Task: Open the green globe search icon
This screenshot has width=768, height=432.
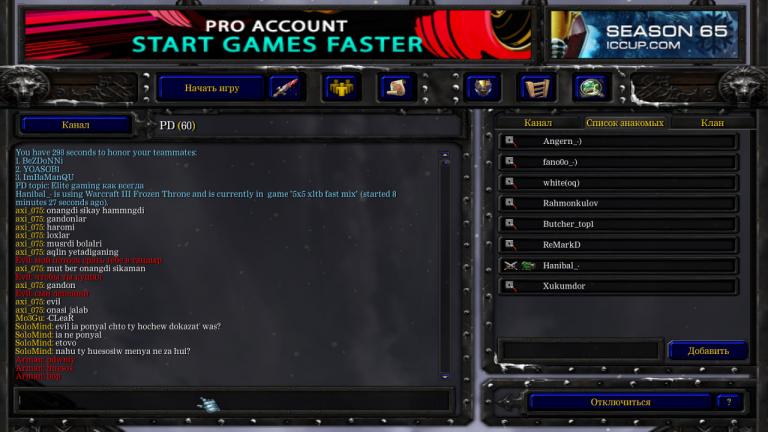Action: [591, 88]
